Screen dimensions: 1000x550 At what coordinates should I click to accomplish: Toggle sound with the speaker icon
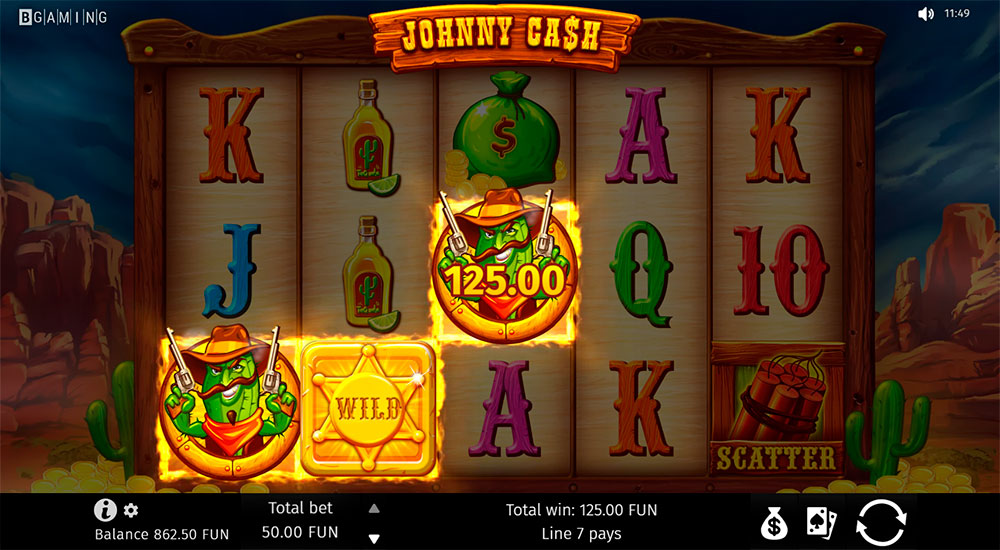pos(925,14)
